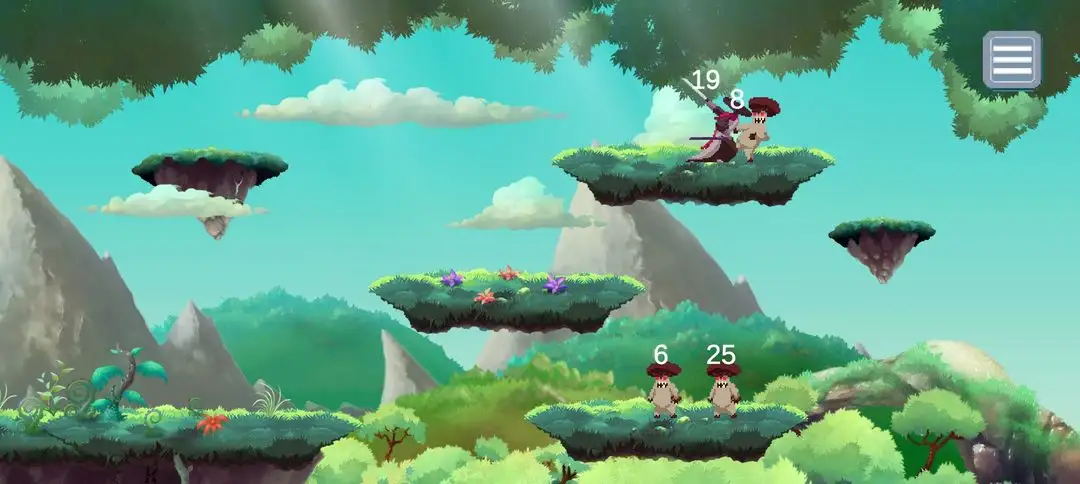Open the hamburger menu button

(1011, 60)
